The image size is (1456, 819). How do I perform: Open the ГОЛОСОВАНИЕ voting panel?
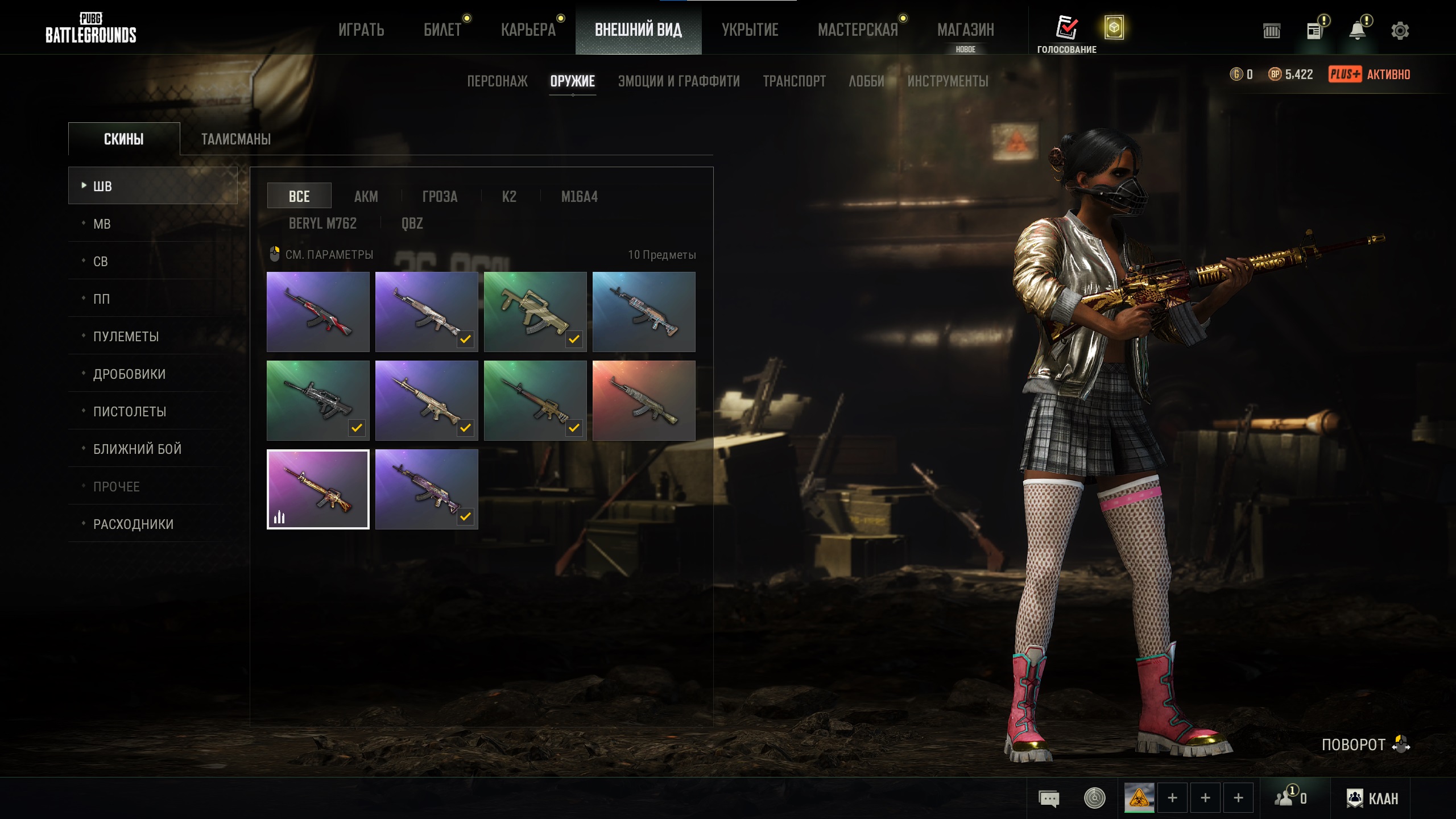[1066, 34]
